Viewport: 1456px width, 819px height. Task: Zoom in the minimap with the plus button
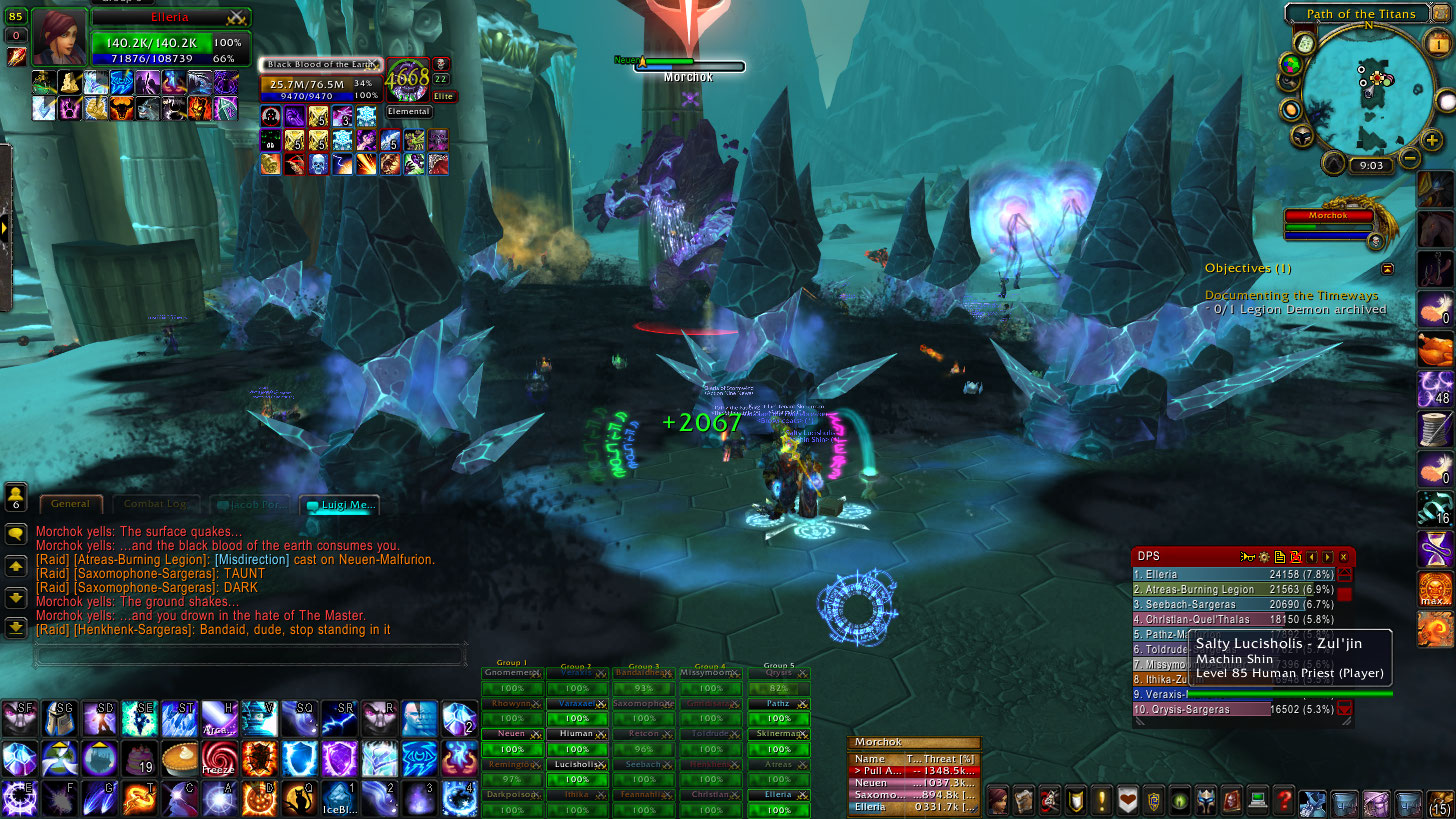pyautogui.click(x=1432, y=142)
